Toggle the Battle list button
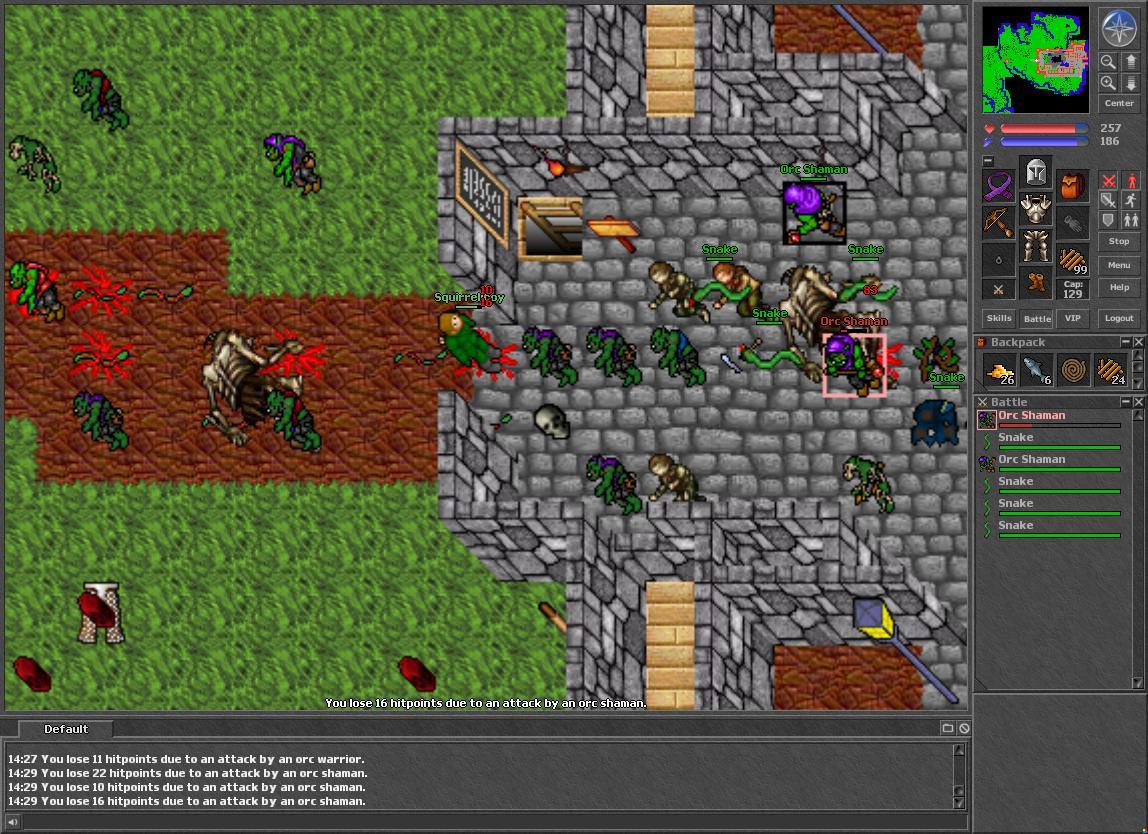 coord(1036,318)
